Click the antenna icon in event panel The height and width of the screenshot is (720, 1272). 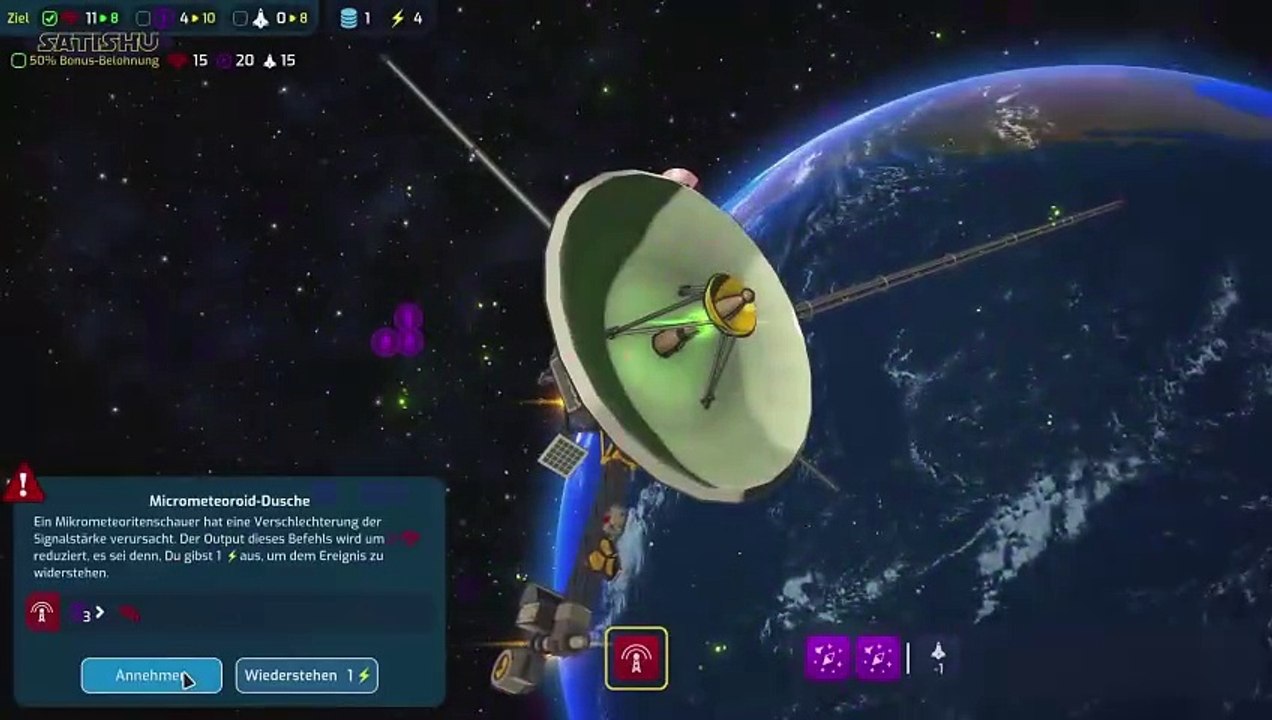[42, 612]
